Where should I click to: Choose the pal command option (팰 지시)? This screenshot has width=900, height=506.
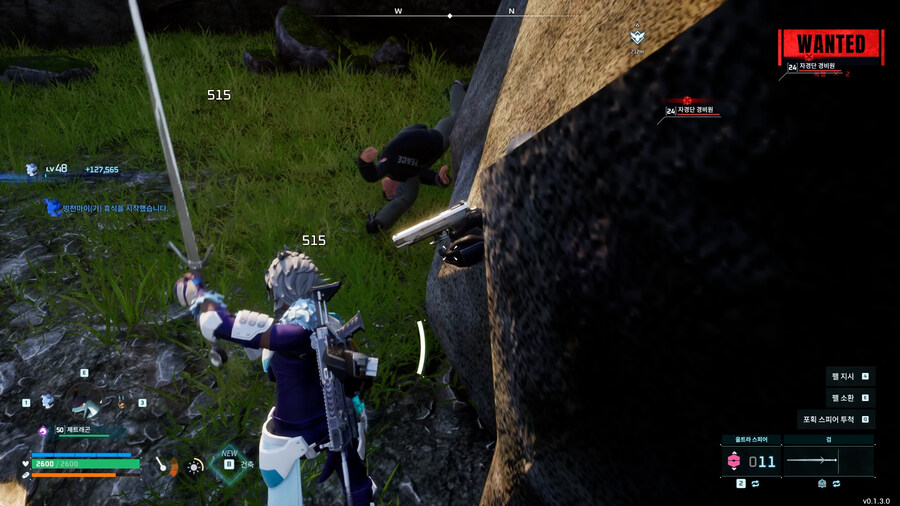(850, 376)
